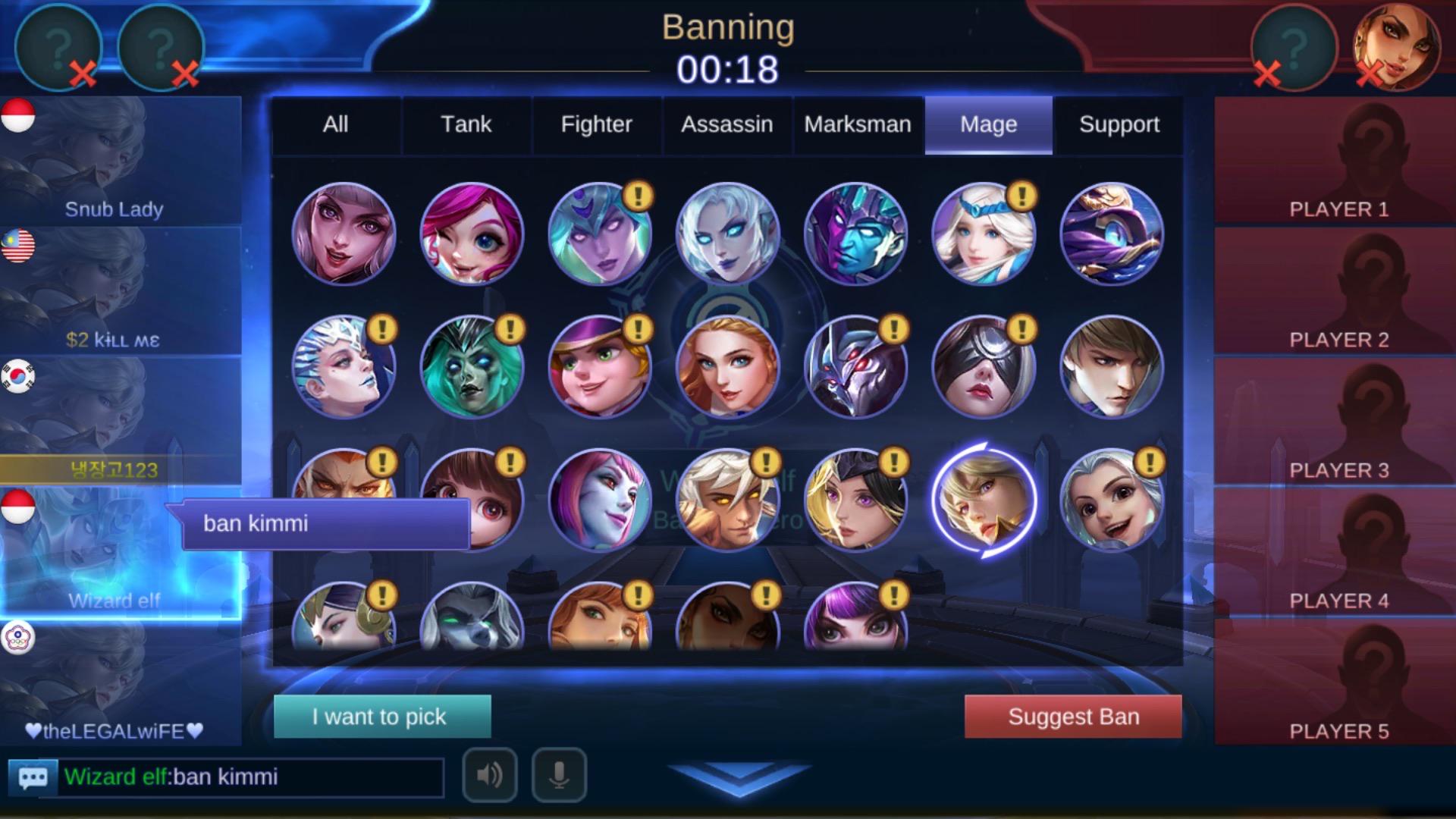Image resolution: width=1456 pixels, height=819 pixels.
Task: Select the Fighter category tab
Action: (x=596, y=124)
